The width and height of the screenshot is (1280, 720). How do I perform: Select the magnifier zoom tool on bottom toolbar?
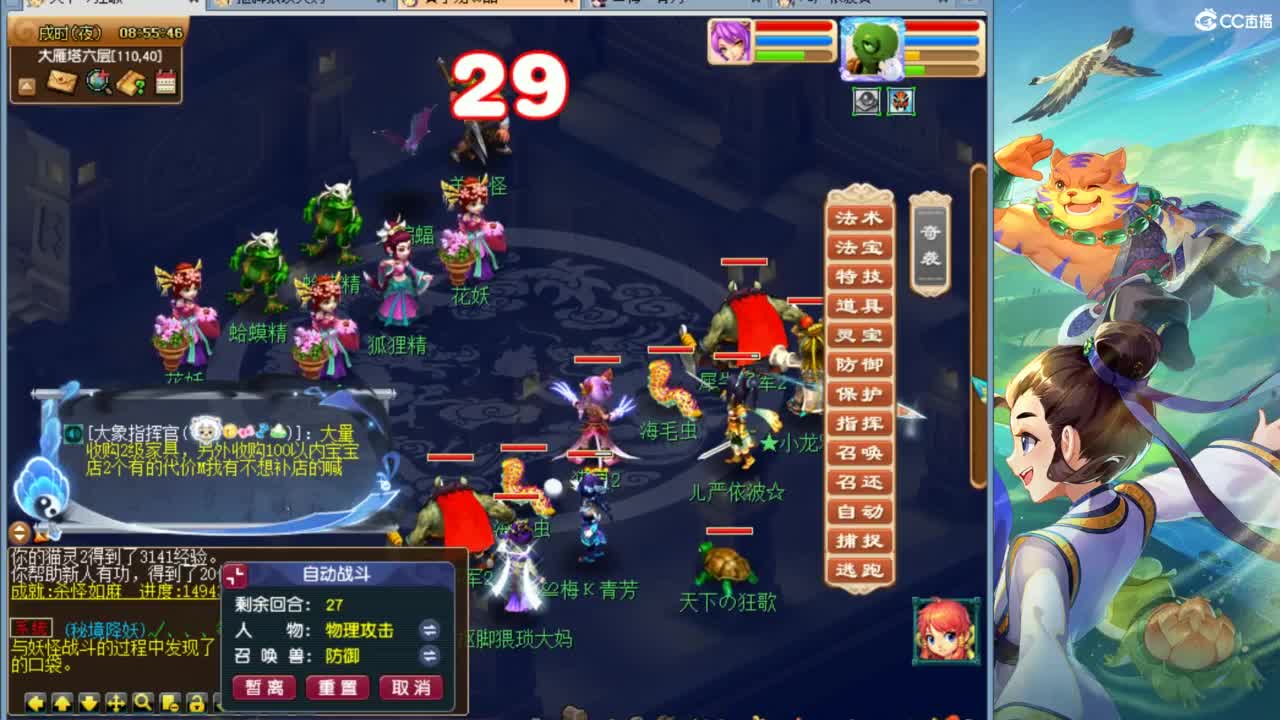[143, 704]
